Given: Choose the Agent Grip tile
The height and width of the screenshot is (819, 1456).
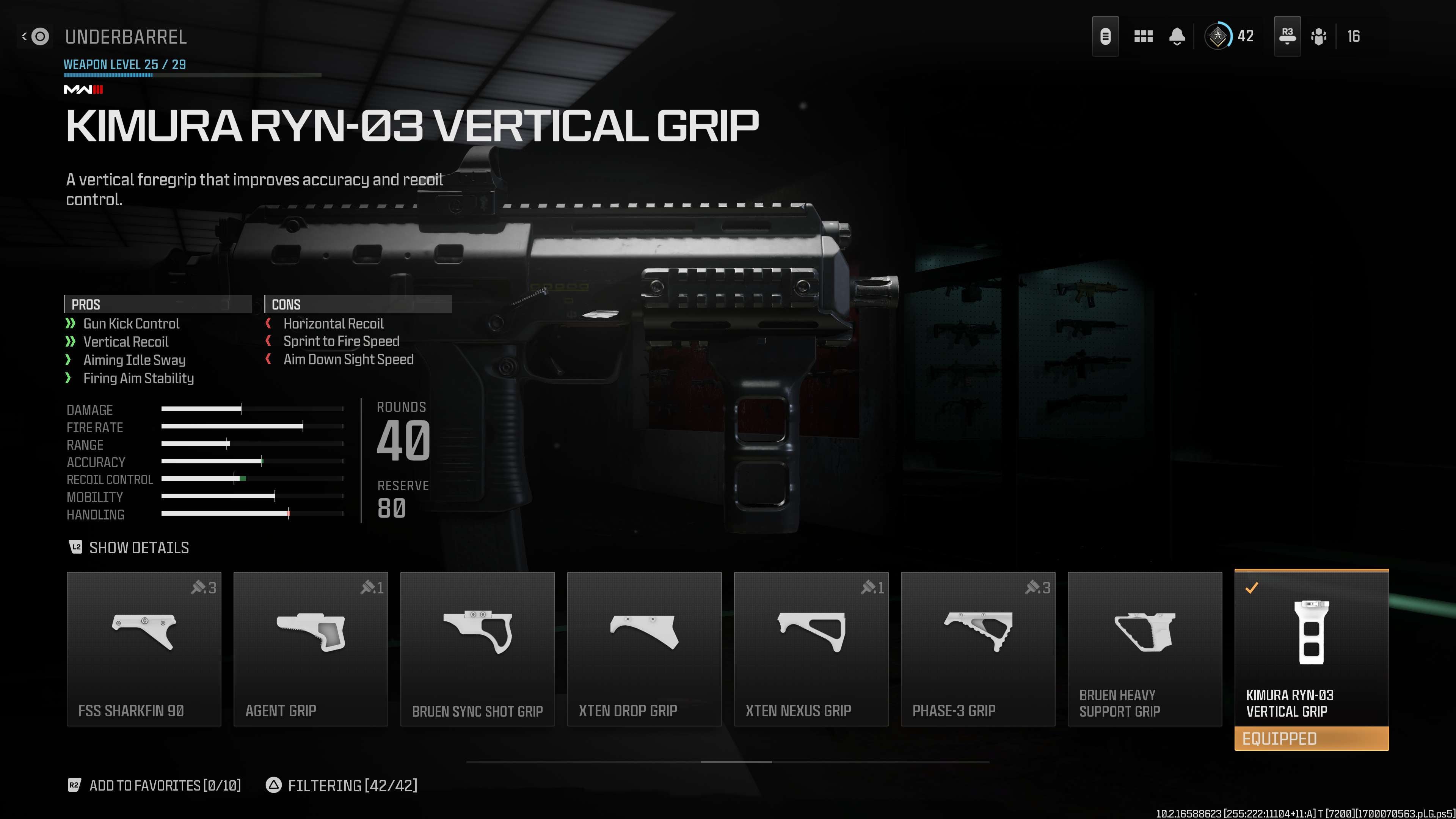Looking at the screenshot, I should pyautogui.click(x=310, y=648).
